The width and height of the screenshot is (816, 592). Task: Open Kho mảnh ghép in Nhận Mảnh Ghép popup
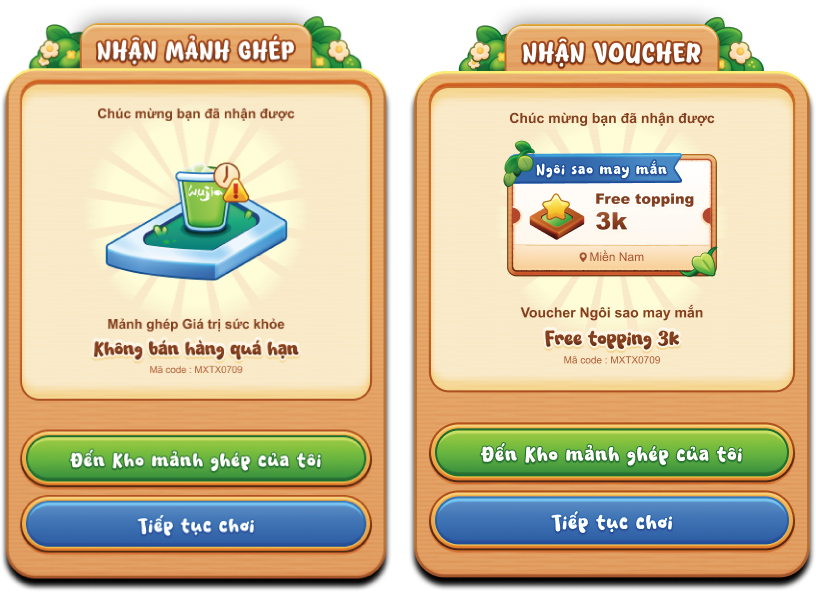195,459
